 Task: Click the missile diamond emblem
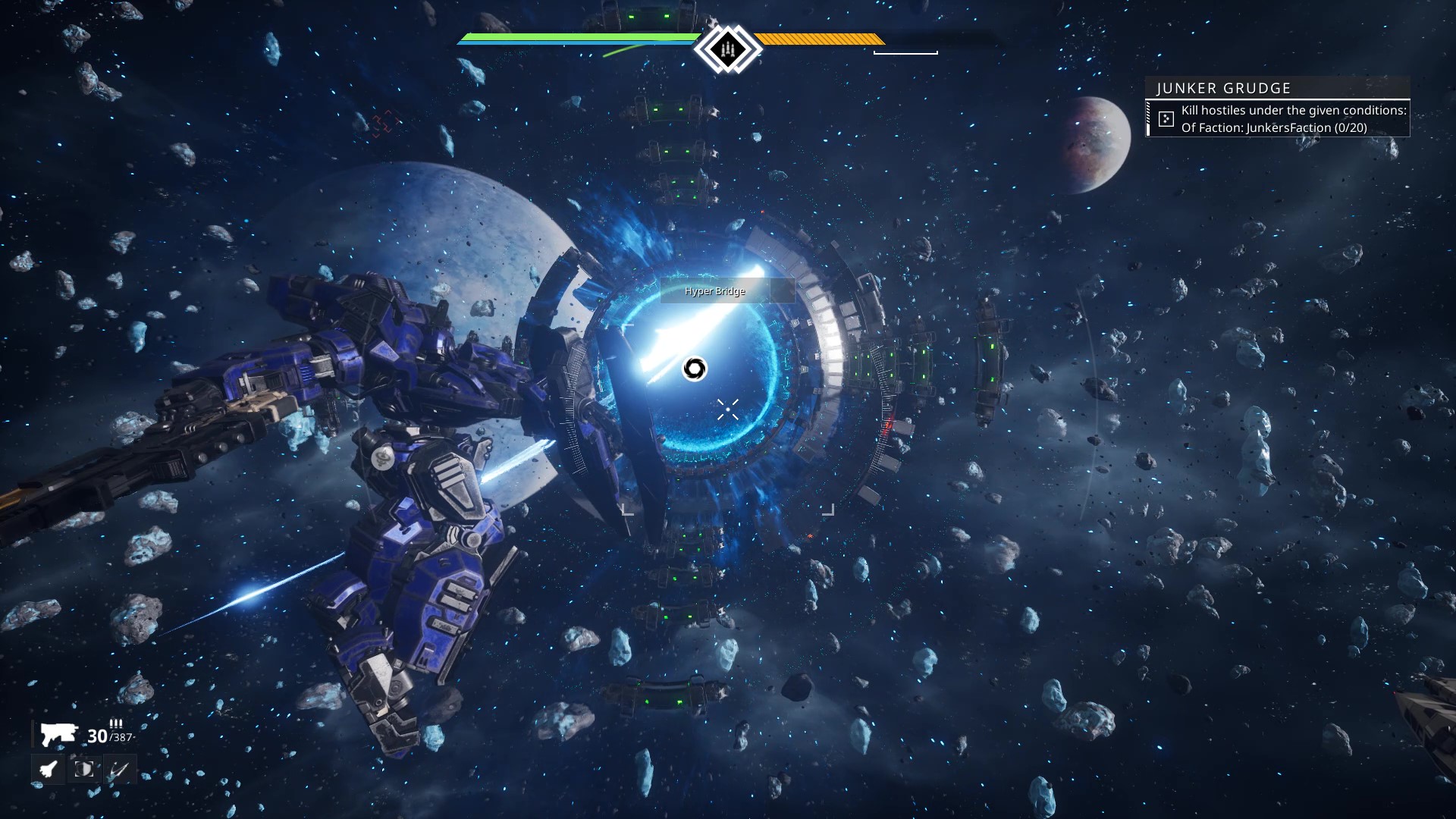point(727,49)
